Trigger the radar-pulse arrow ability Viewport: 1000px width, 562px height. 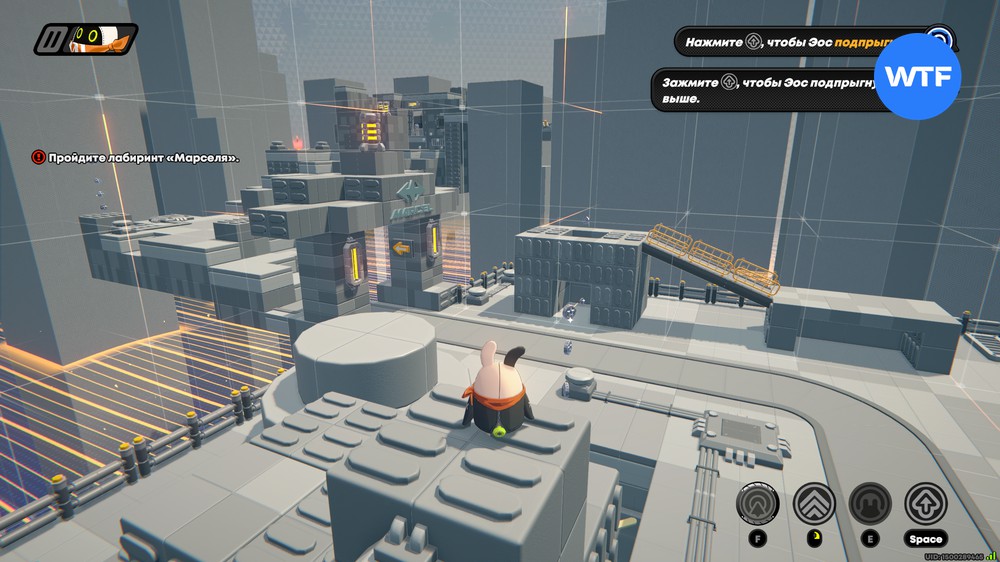coord(758,503)
